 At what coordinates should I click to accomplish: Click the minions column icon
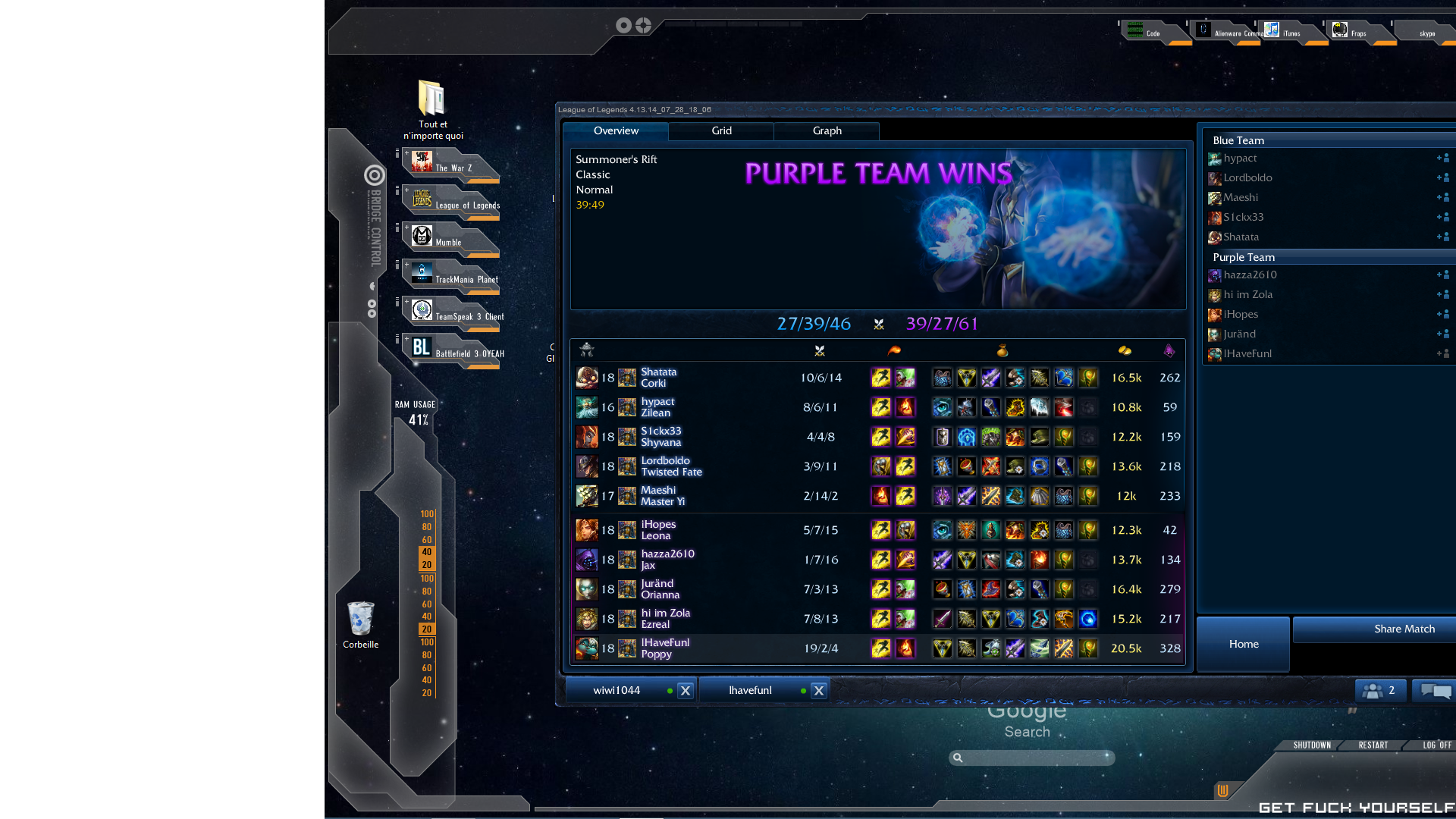(x=1169, y=350)
